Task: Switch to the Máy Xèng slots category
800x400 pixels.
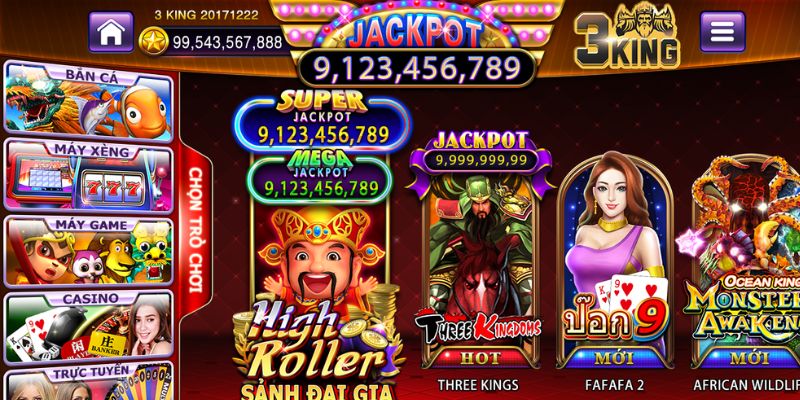Action: (90, 174)
